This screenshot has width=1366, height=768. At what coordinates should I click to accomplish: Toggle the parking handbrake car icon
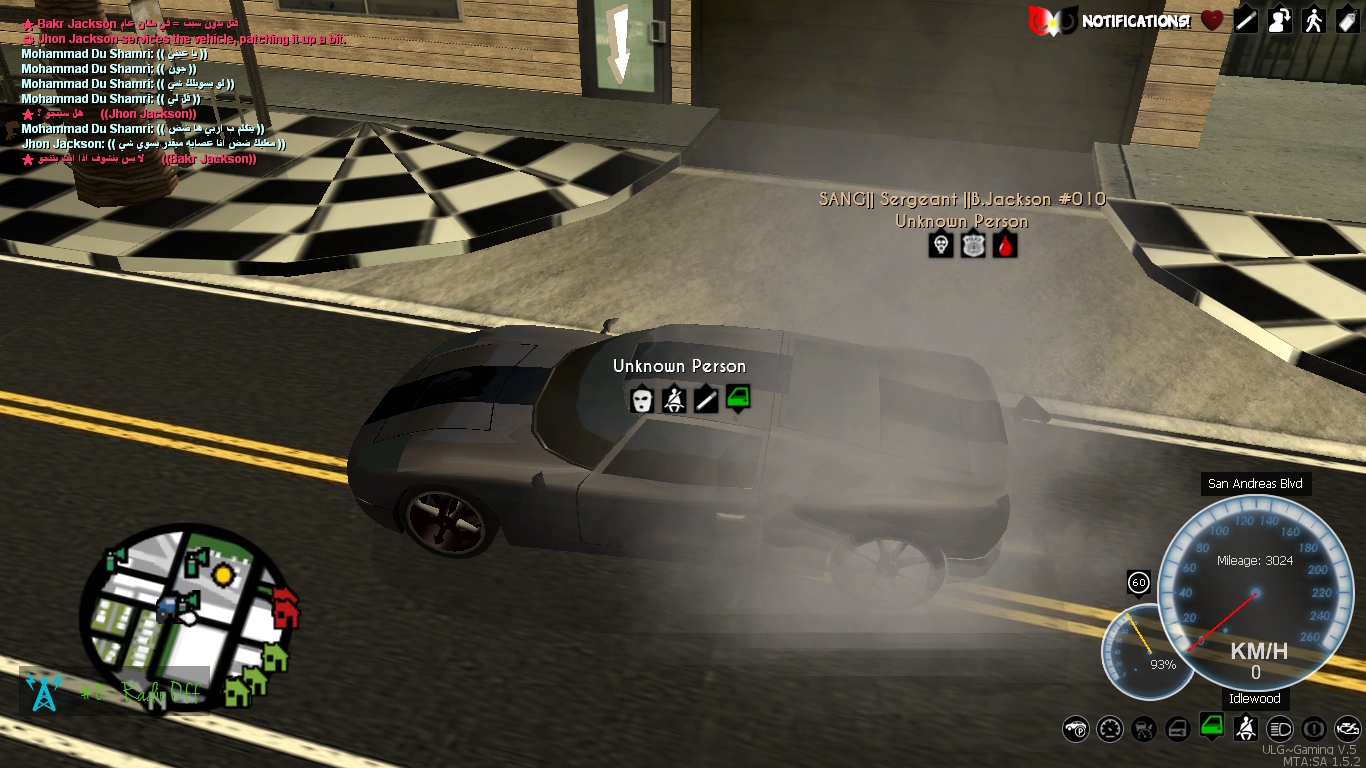1076,729
